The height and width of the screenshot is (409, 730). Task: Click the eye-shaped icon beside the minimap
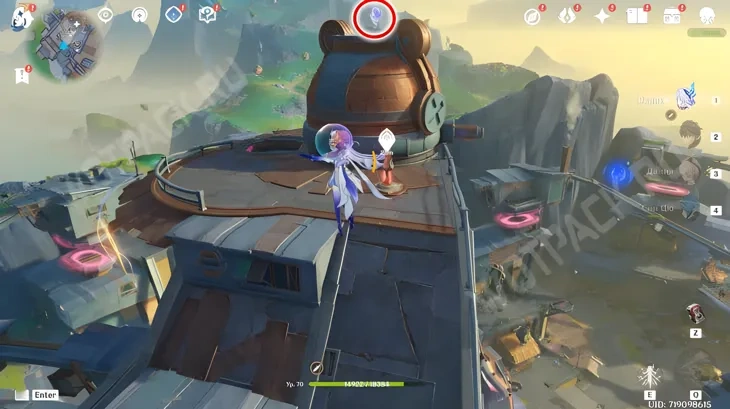[106, 15]
